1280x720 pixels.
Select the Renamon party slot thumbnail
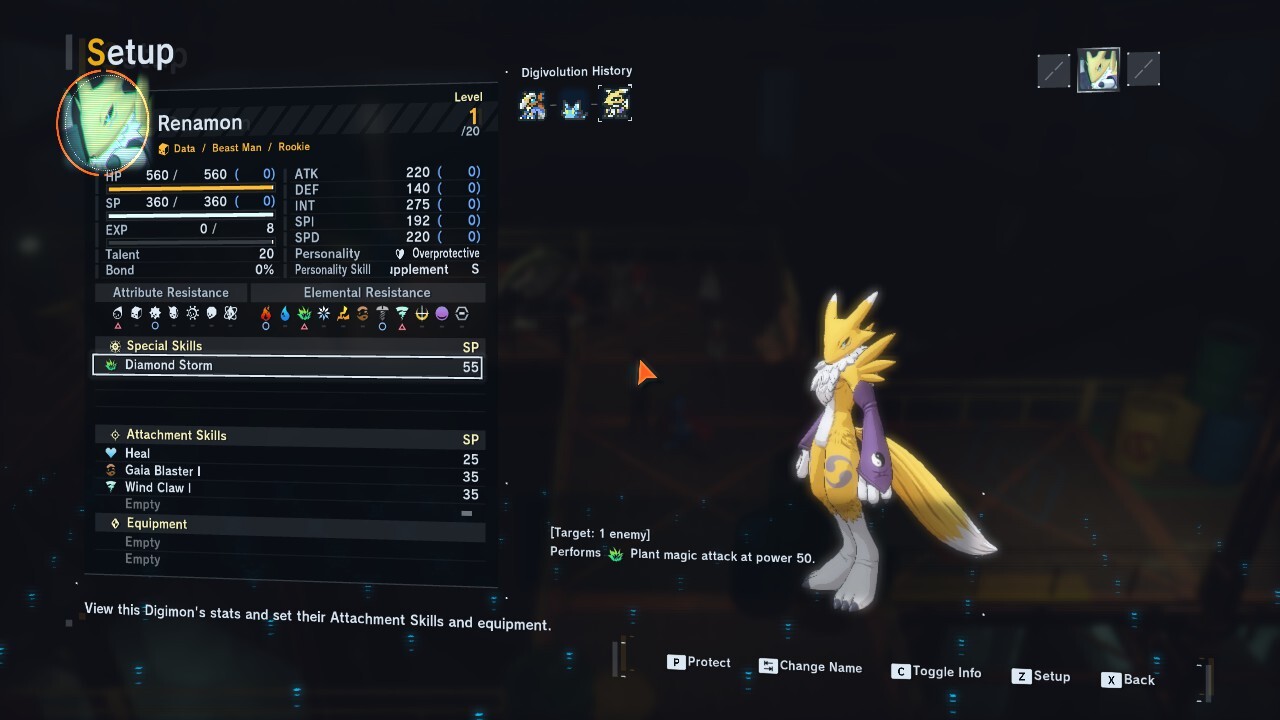tap(1097, 70)
